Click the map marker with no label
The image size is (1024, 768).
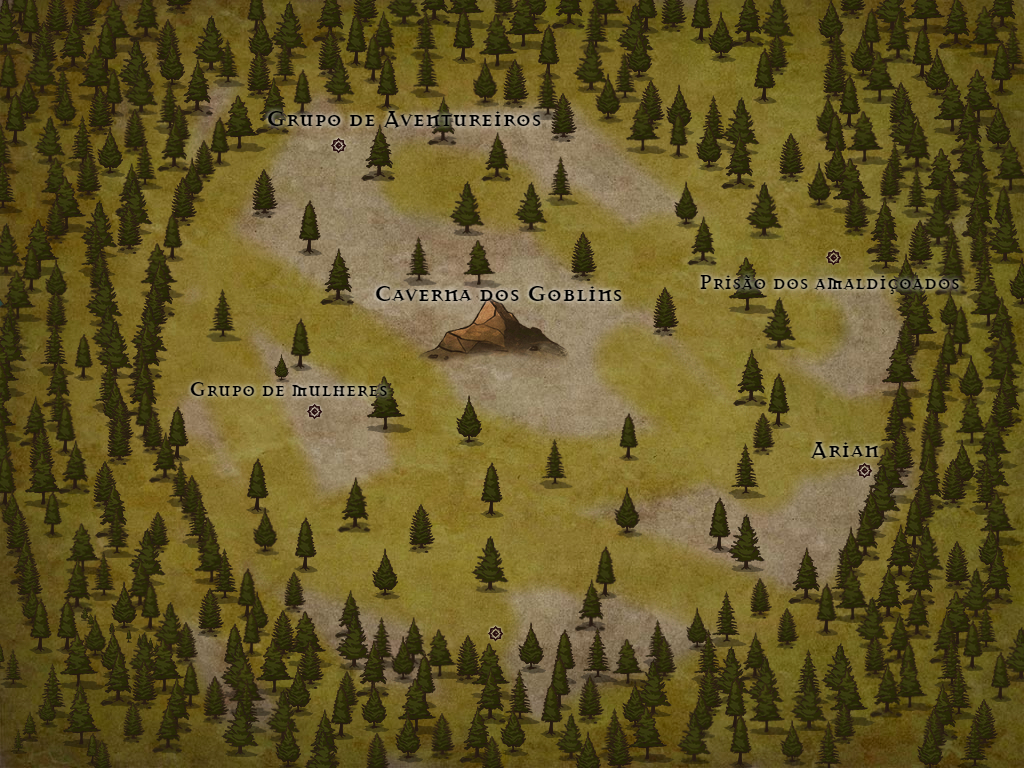tap(495, 633)
